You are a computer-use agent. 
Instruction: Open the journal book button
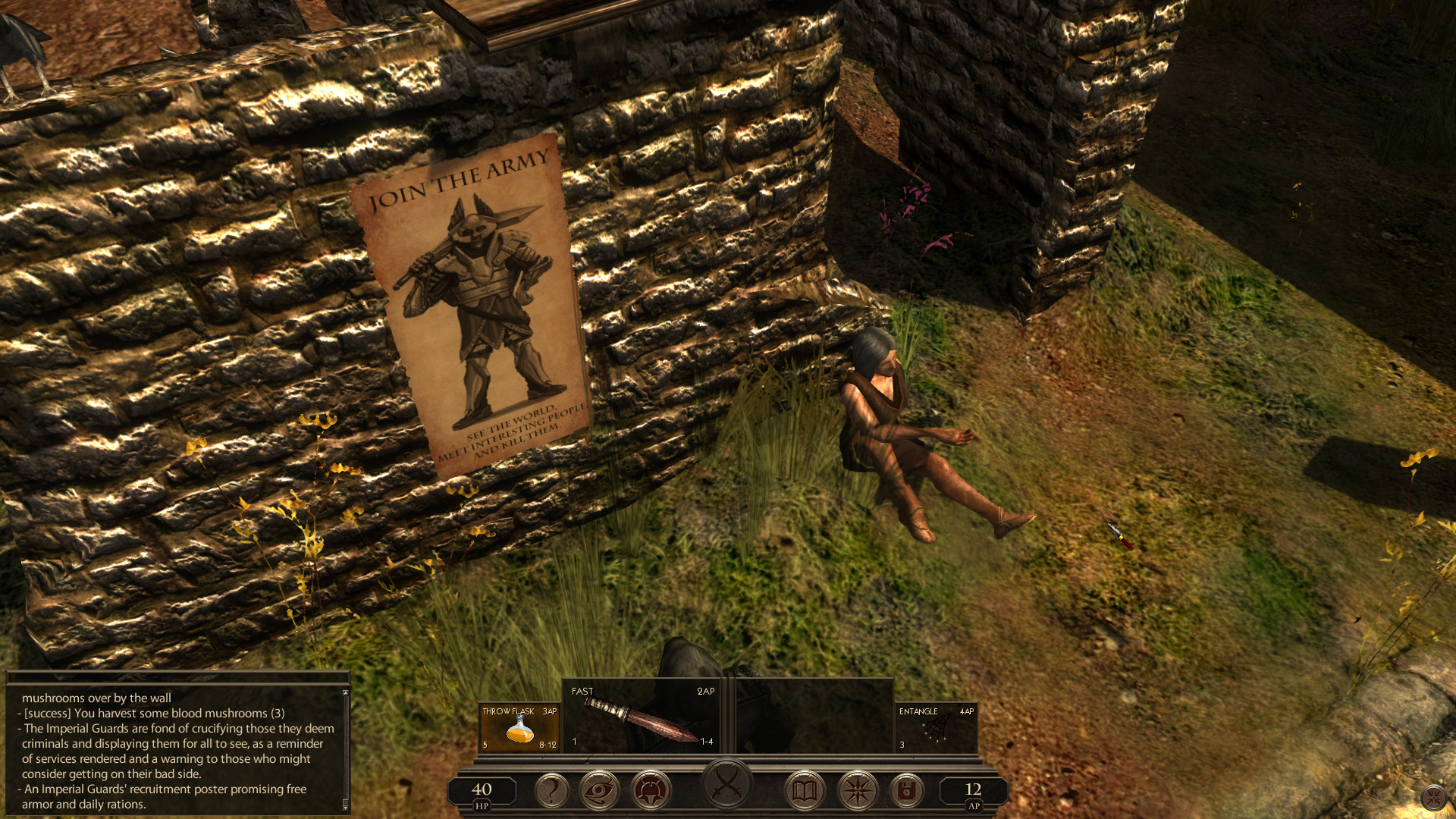click(x=805, y=791)
